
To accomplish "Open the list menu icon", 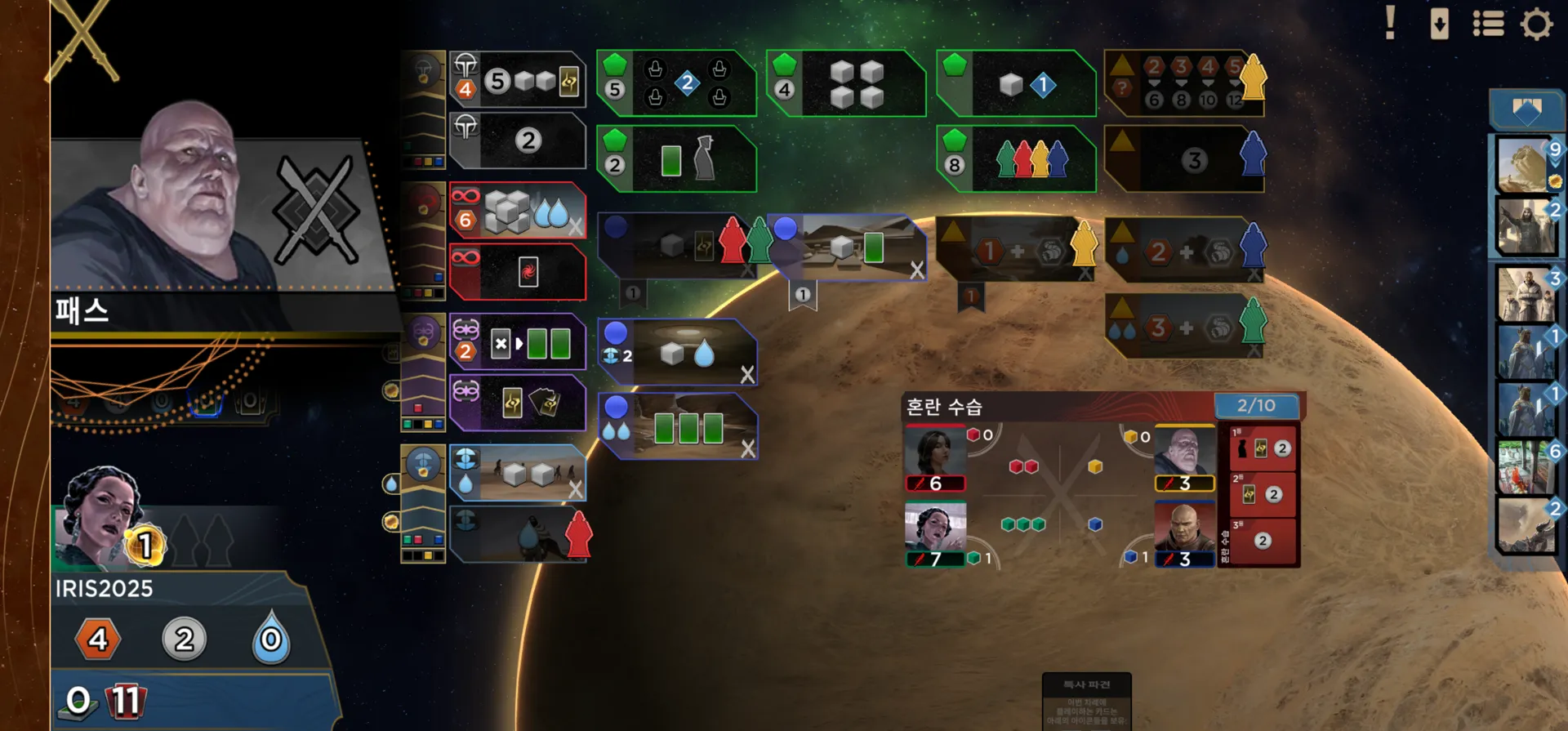I will pyautogui.click(x=1488, y=24).
